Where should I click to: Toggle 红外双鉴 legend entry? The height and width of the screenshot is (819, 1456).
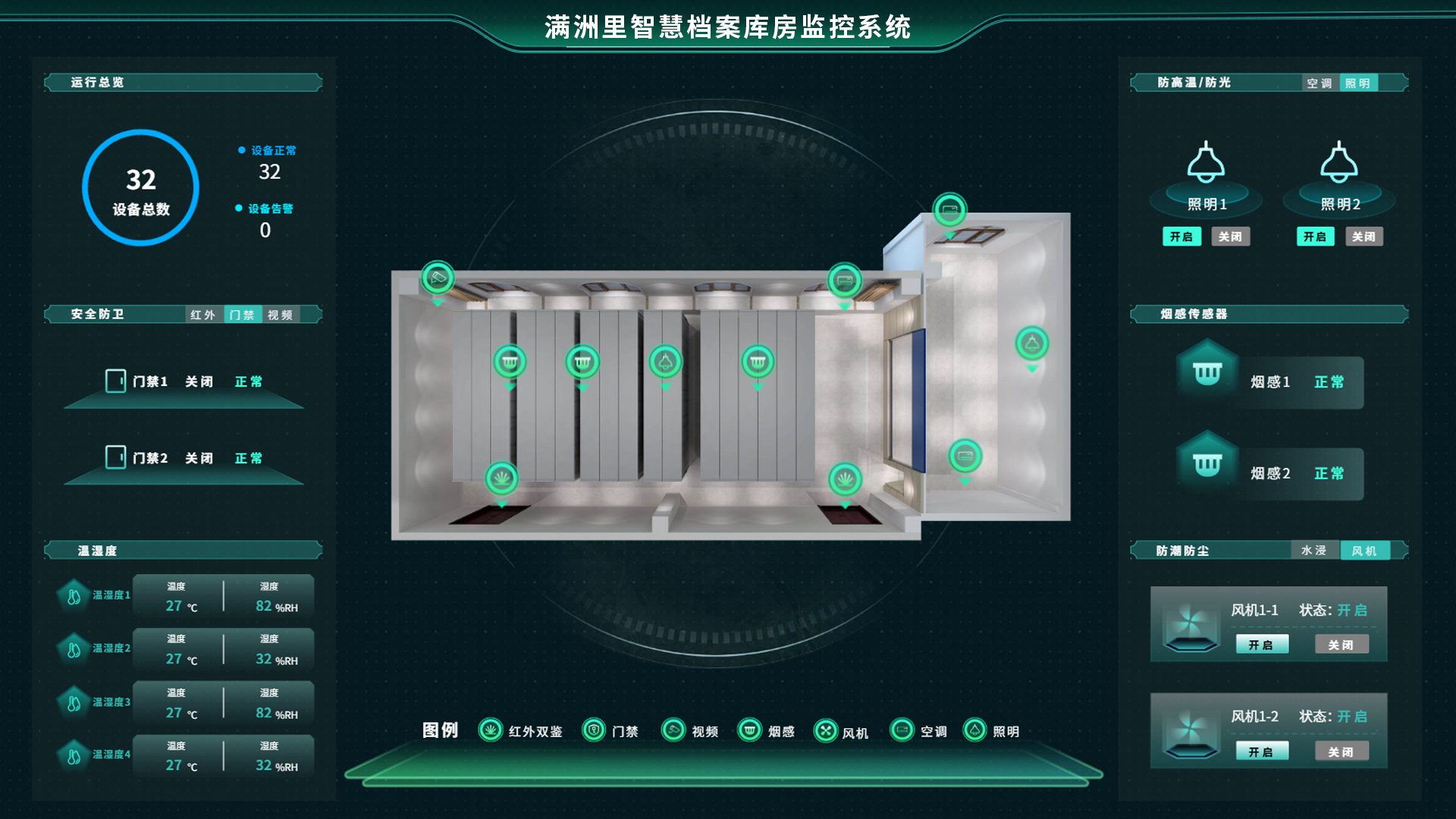coord(521,731)
